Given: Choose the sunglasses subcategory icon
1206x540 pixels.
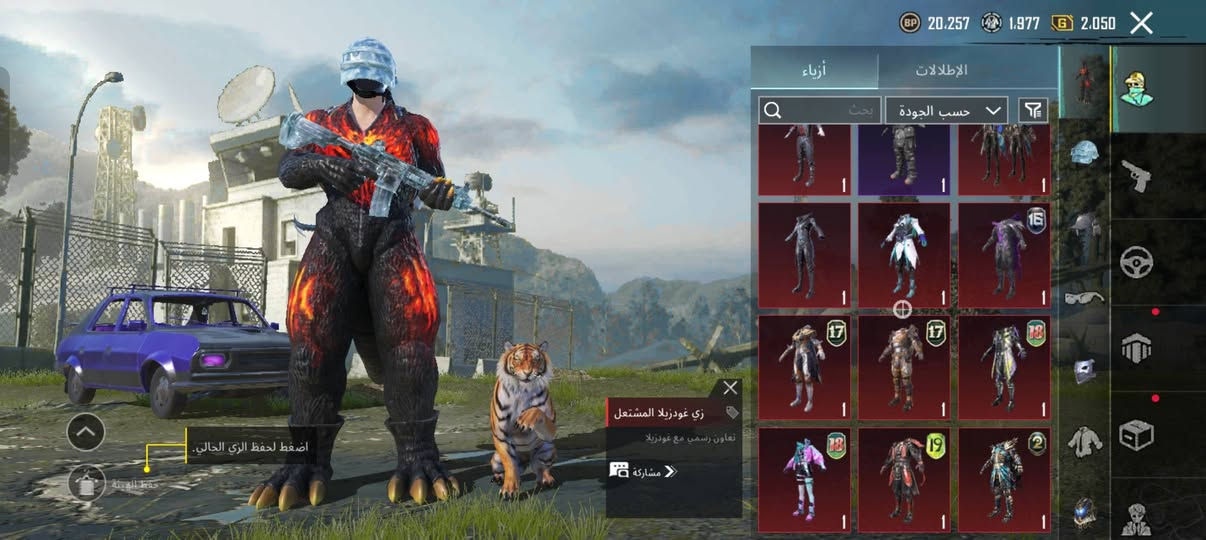Looking at the screenshot, I should pyautogui.click(x=1084, y=297).
